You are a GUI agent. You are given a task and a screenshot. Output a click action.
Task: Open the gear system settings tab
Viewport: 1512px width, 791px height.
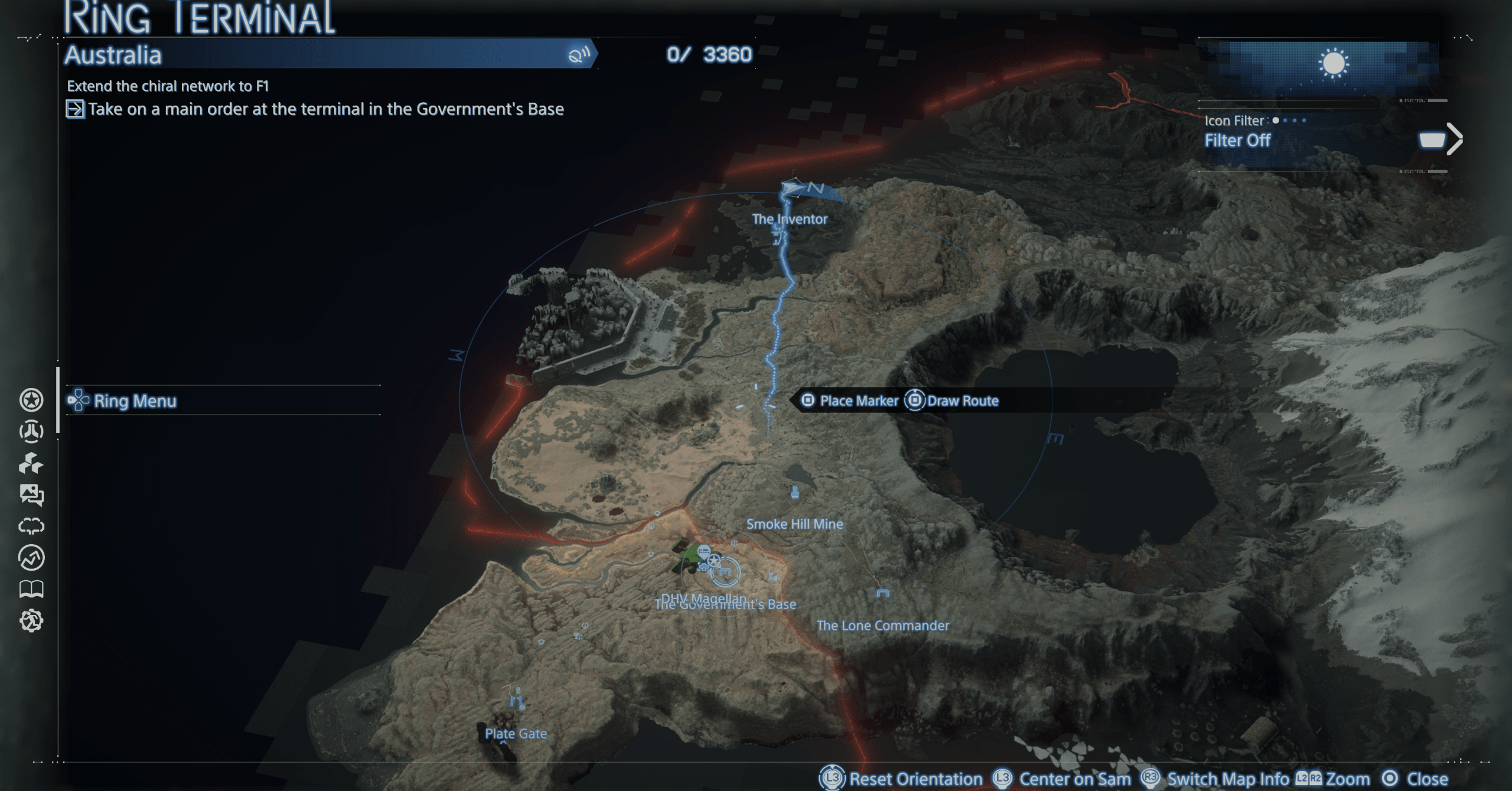coord(31,620)
